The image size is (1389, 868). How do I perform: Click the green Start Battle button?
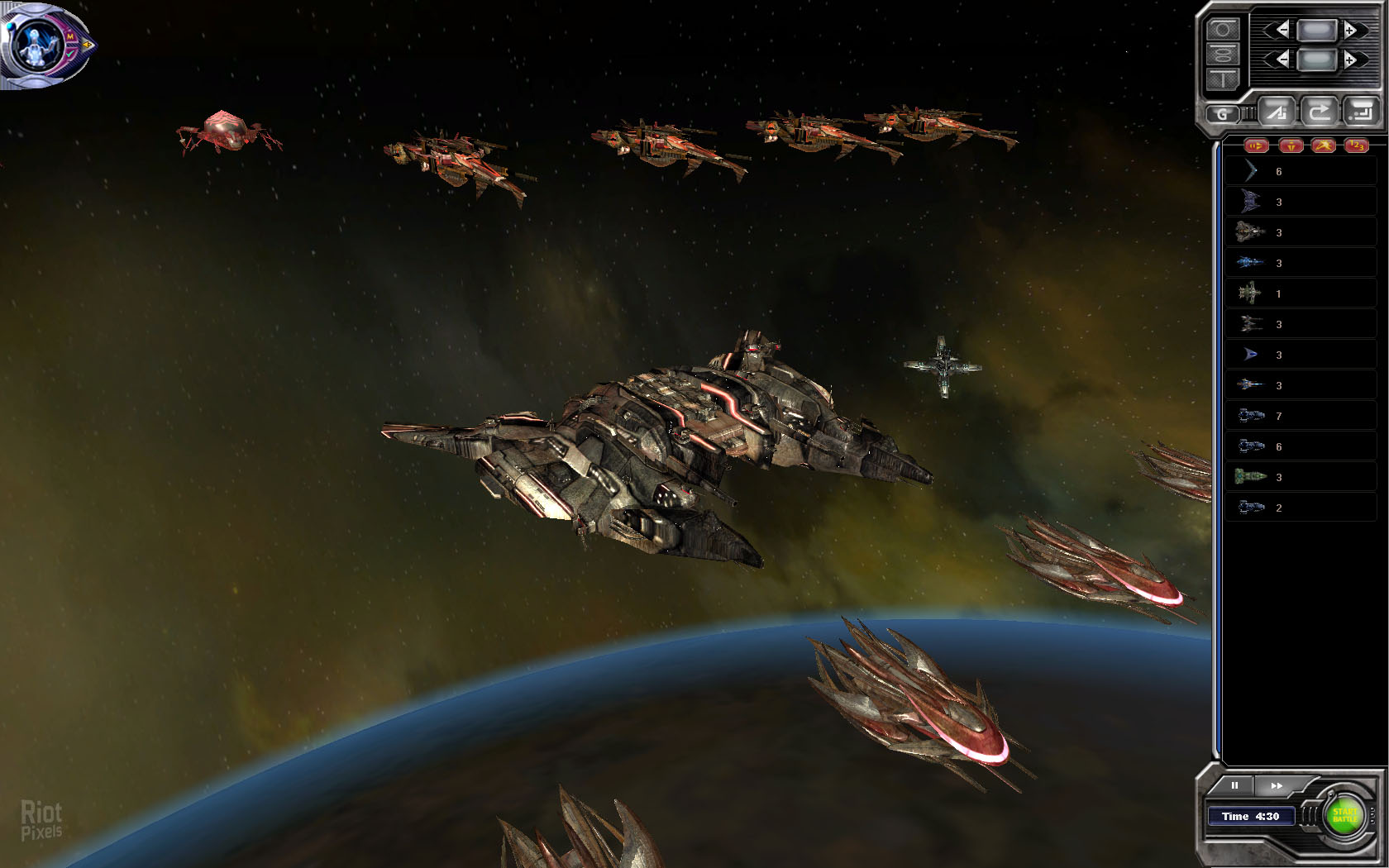(1344, 816)
